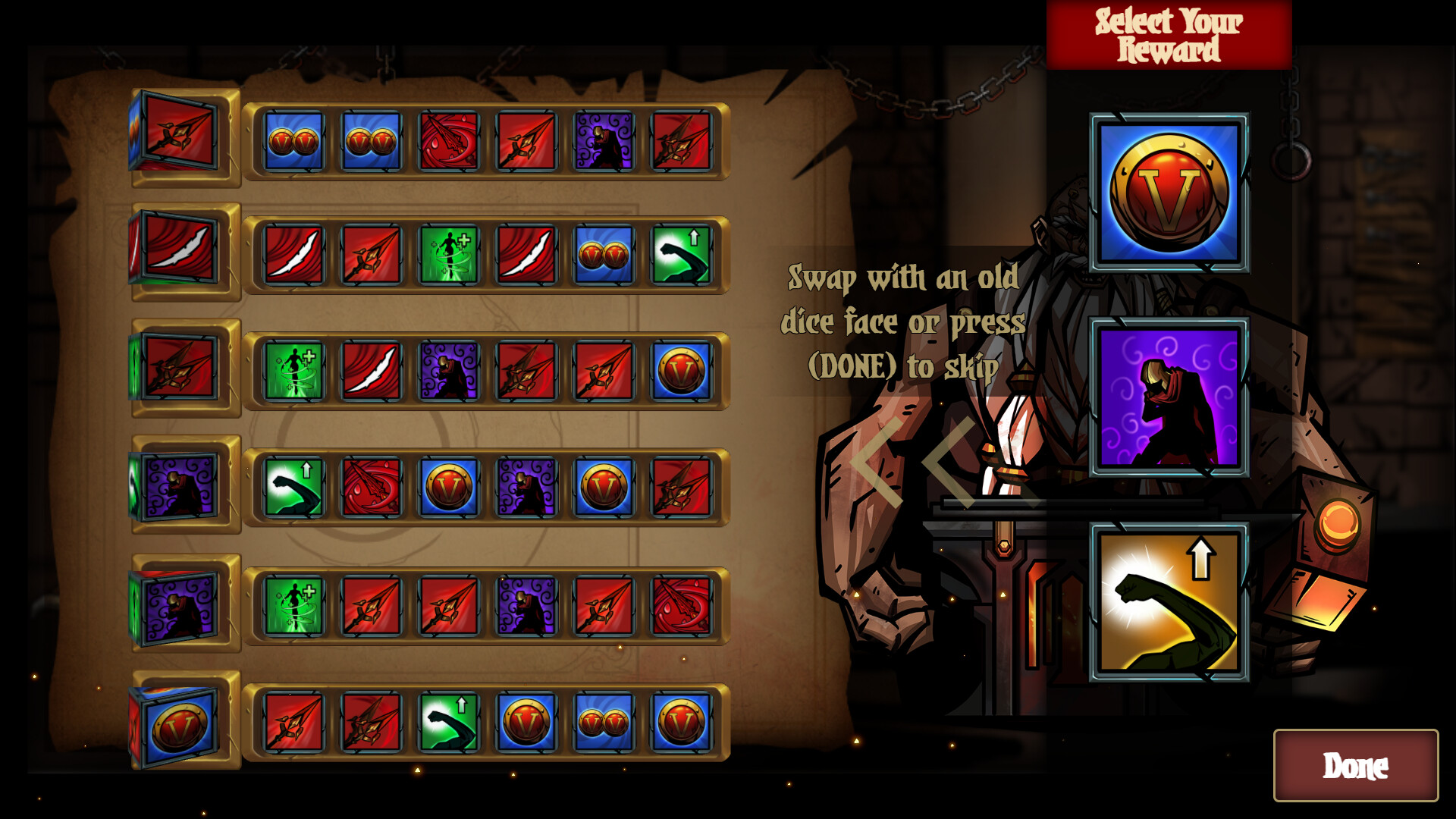Click the orange button on the lantern device

[x=1339, y=521]
